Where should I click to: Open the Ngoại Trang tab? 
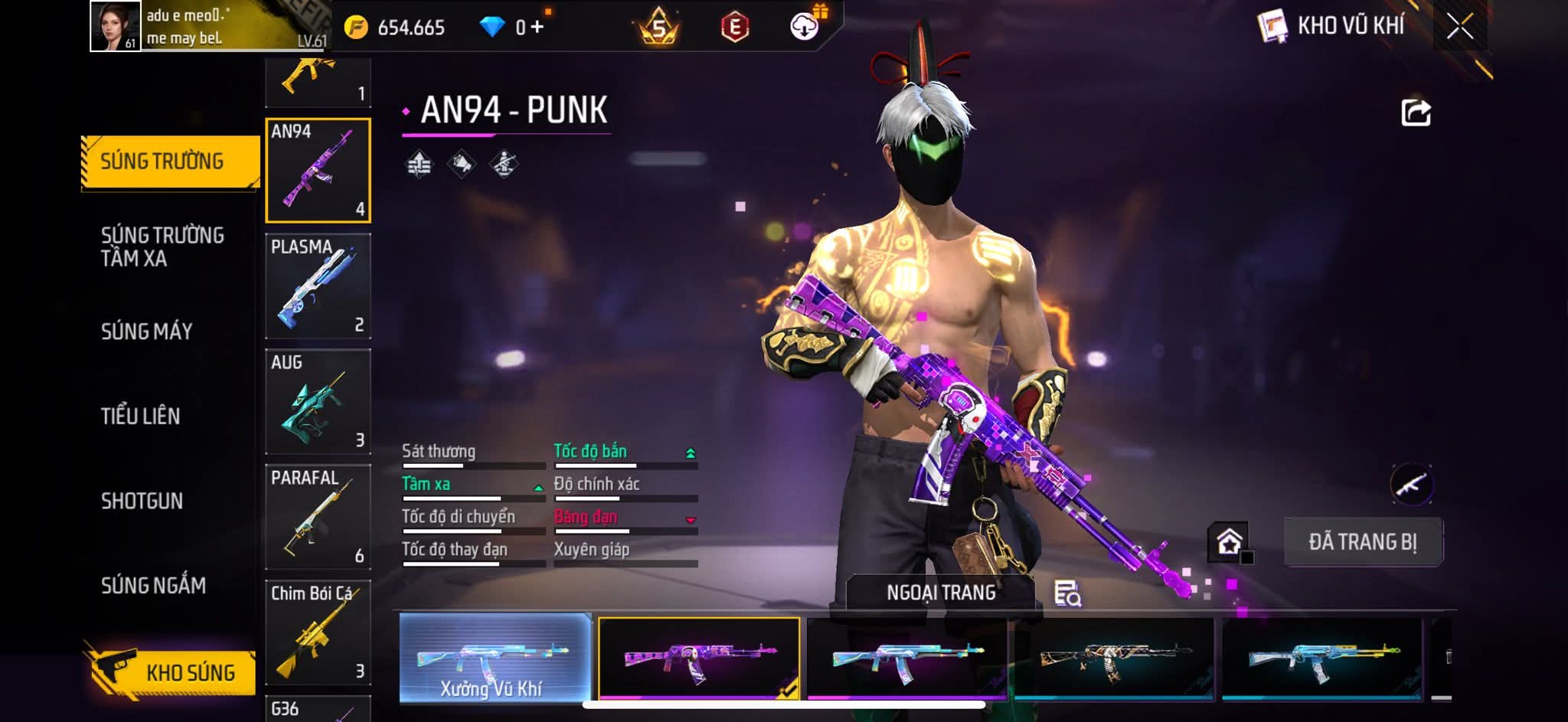tap(941, 593)
